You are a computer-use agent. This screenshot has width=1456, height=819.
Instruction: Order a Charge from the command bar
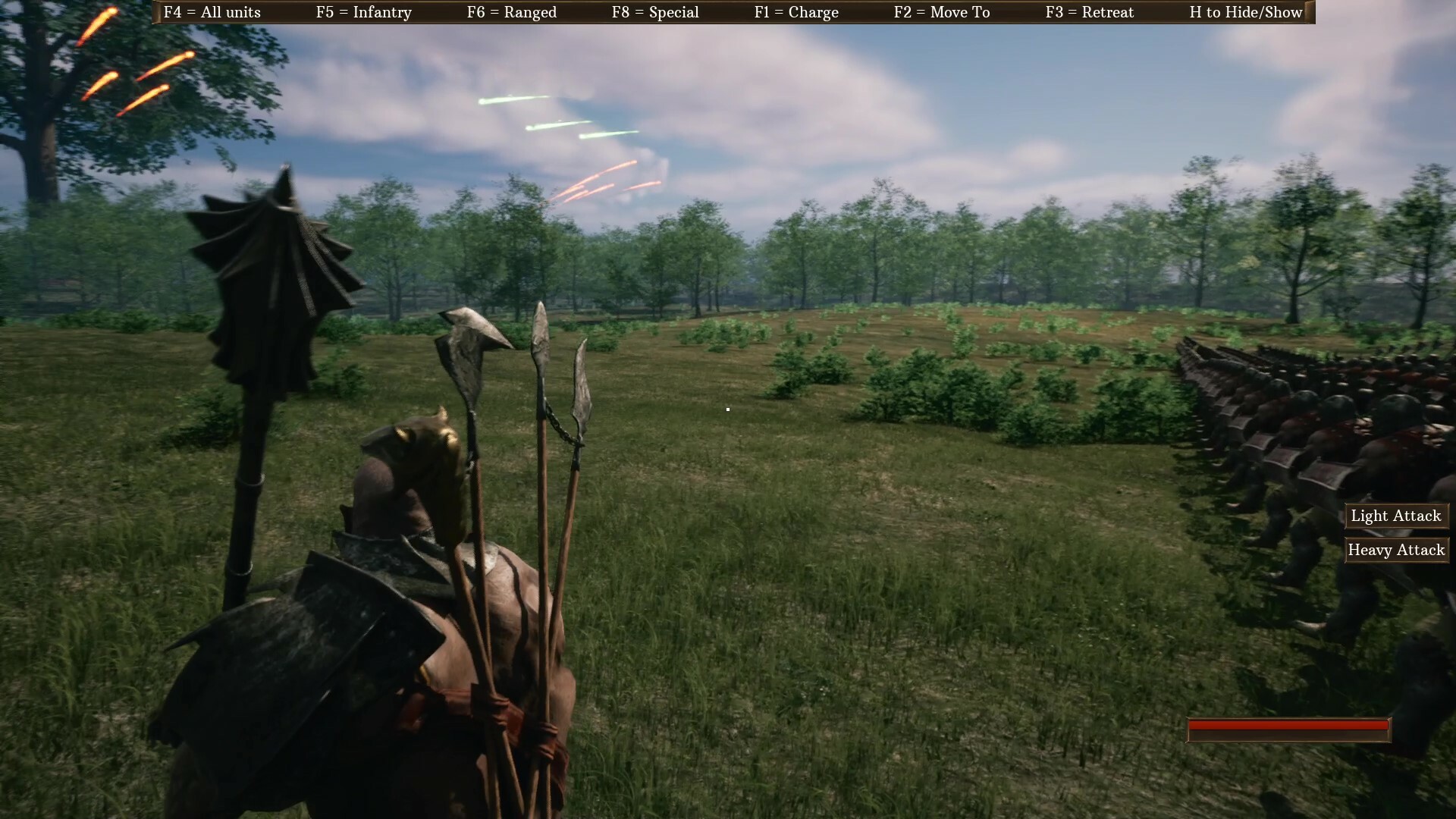click(796, 12)
